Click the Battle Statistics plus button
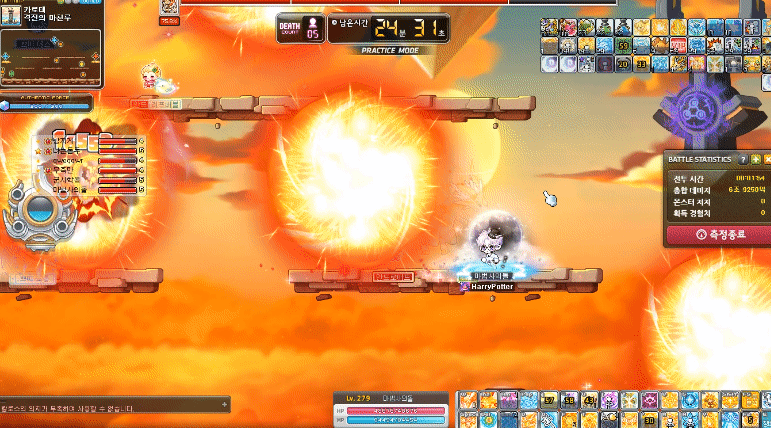The height and width of the screenshot is (428, 771). coord(755,159)
